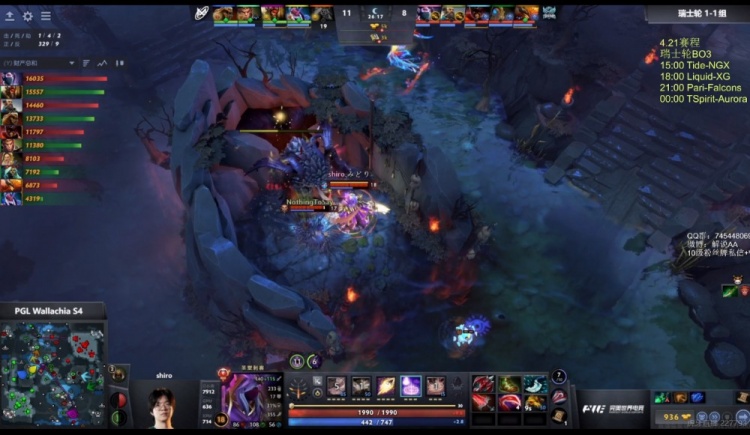750x435 pixels.
Task: Select the first Radiant hero in top bar
Action: tap(223, 13)
